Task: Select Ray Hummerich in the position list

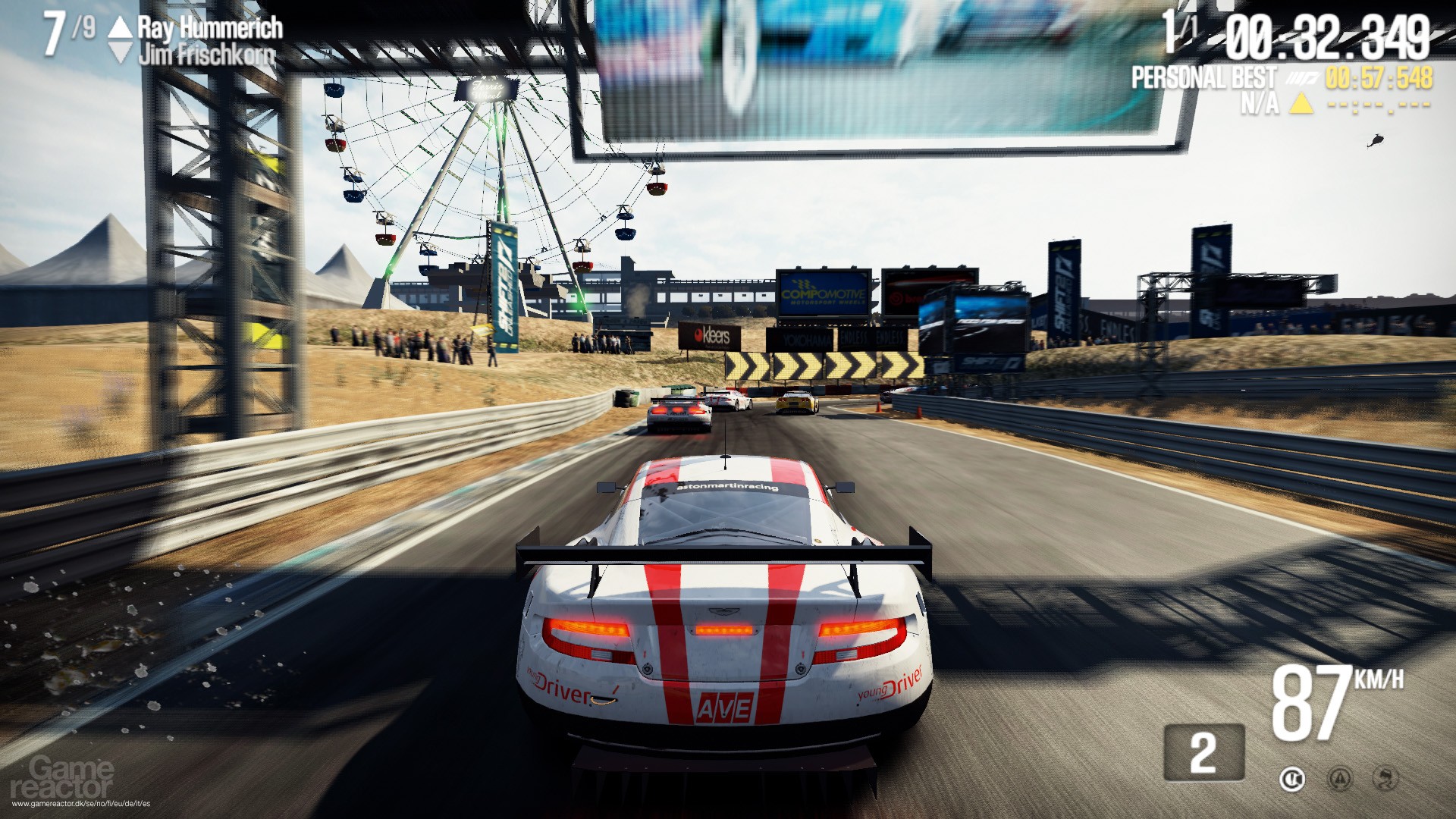Action: [x=209, y=28]
